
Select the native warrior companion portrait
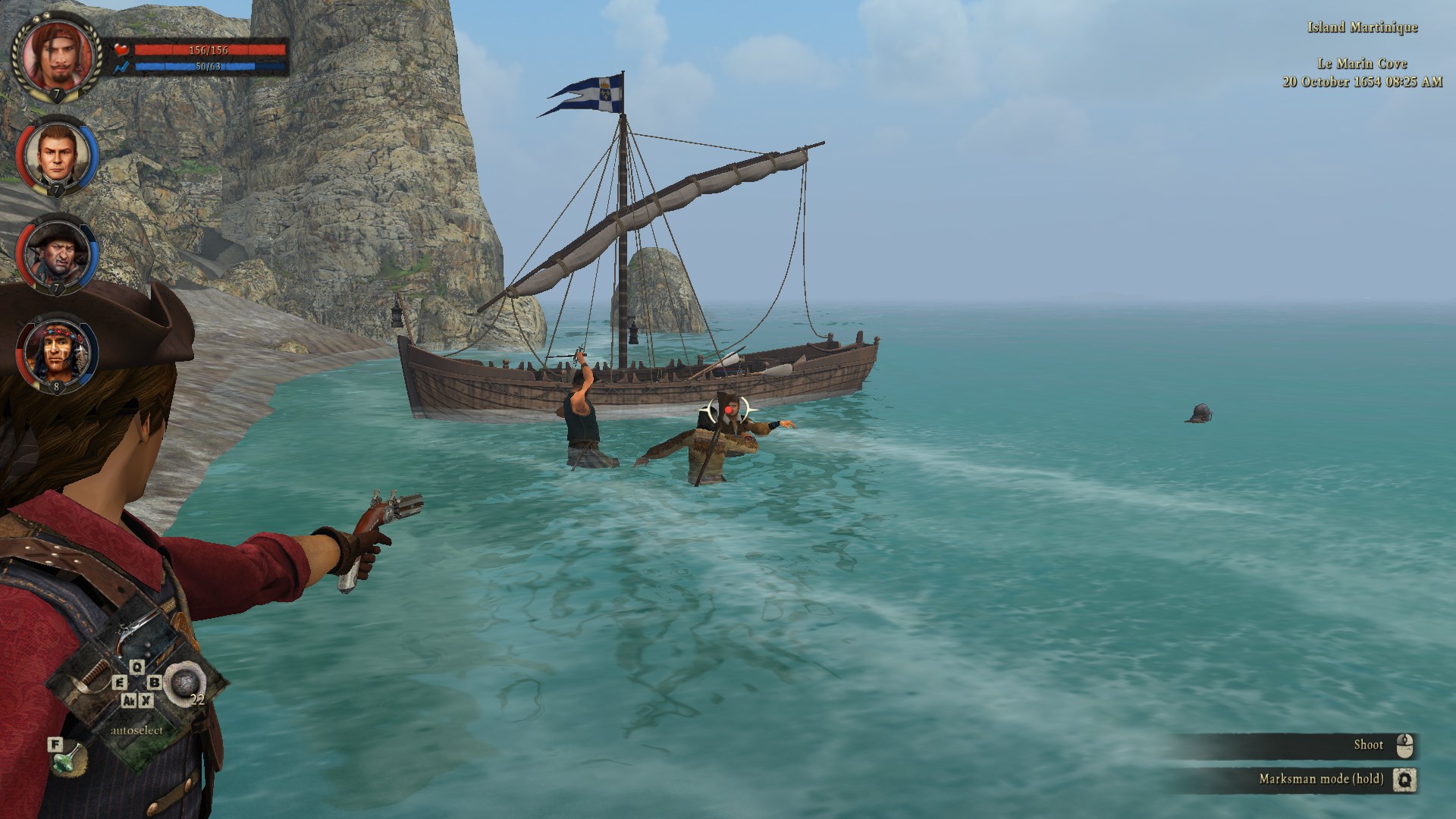(57, 353)
